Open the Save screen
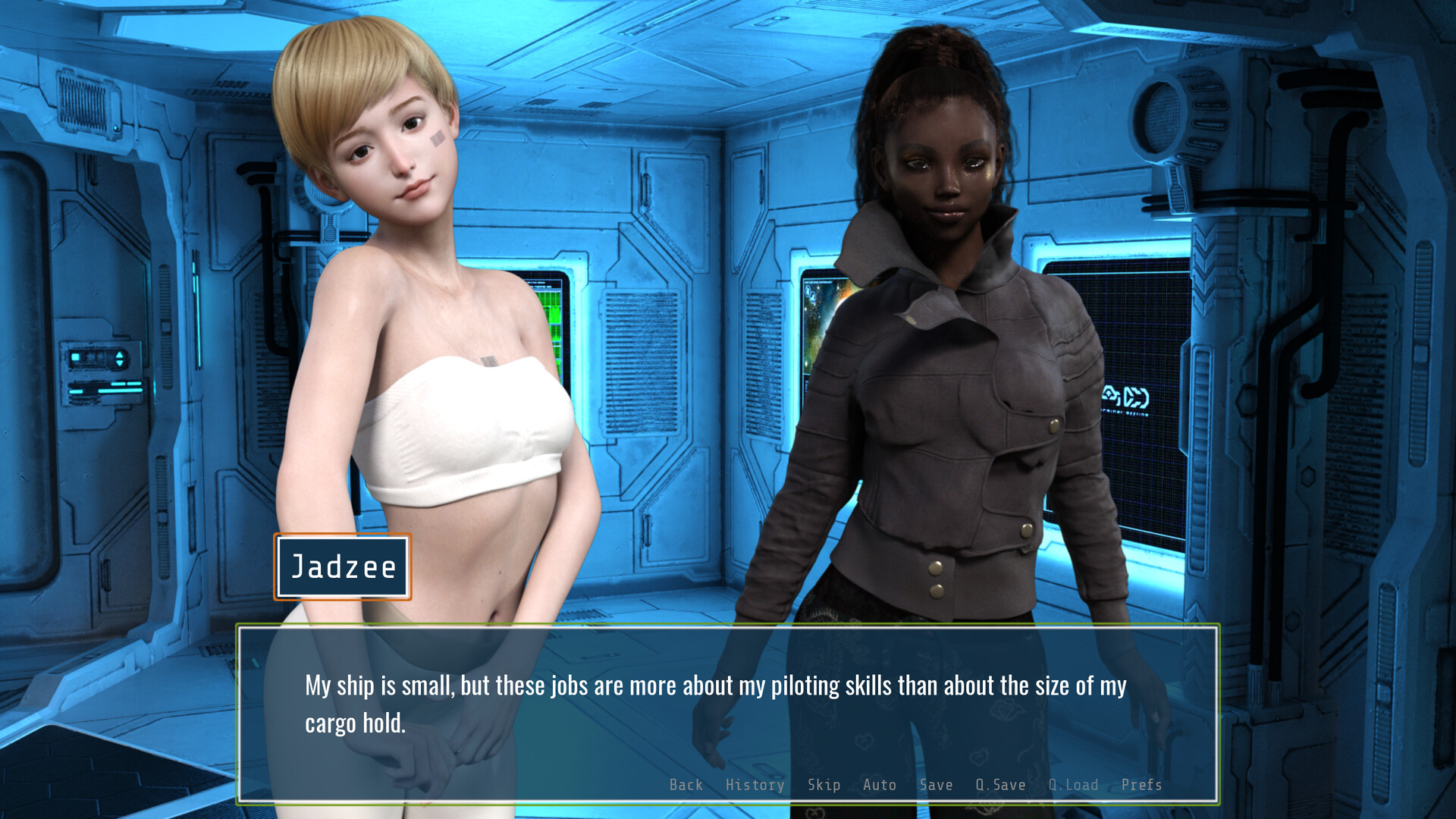This screenshot has width=1456, height=819. [x=937, y=785]
